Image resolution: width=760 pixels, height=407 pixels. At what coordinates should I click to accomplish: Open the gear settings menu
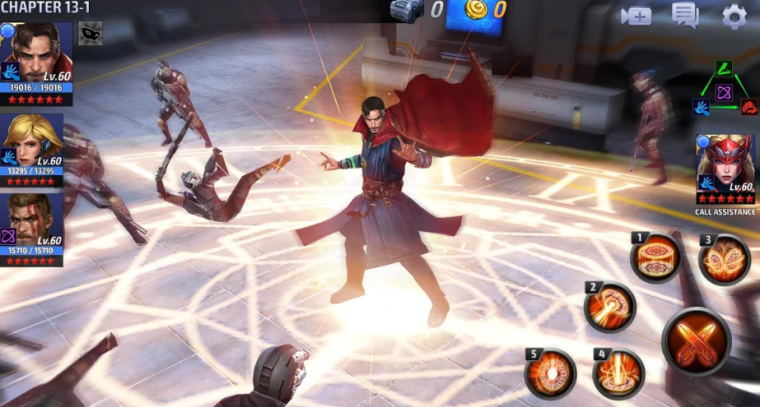pyautogui.click(x=735, y=16)
